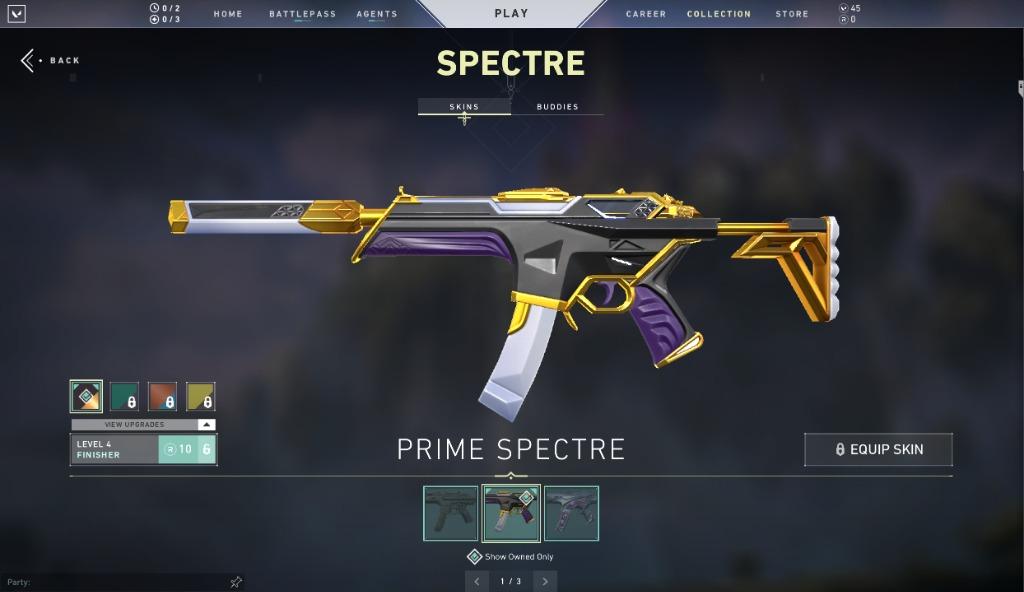This screenshot has height=592, width=1024.
Task: Select the default dark Spectre skin thumbnail
Action: pos(450,513)
